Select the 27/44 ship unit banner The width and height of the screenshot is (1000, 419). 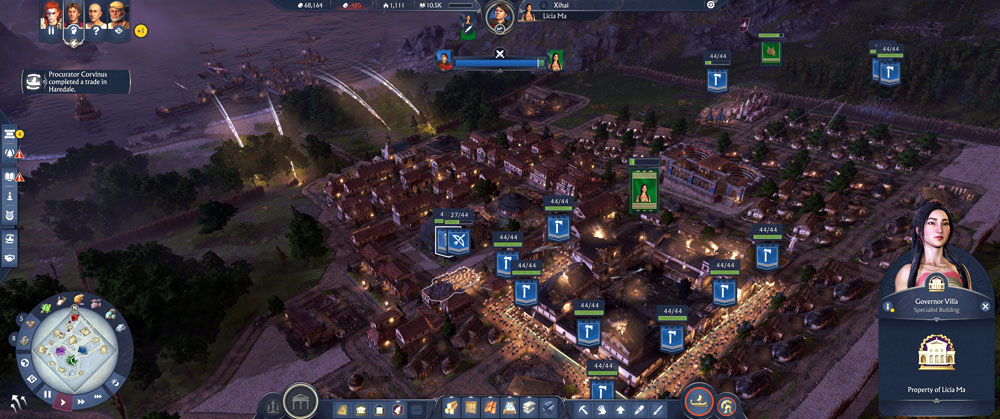(x=456, y=241)
